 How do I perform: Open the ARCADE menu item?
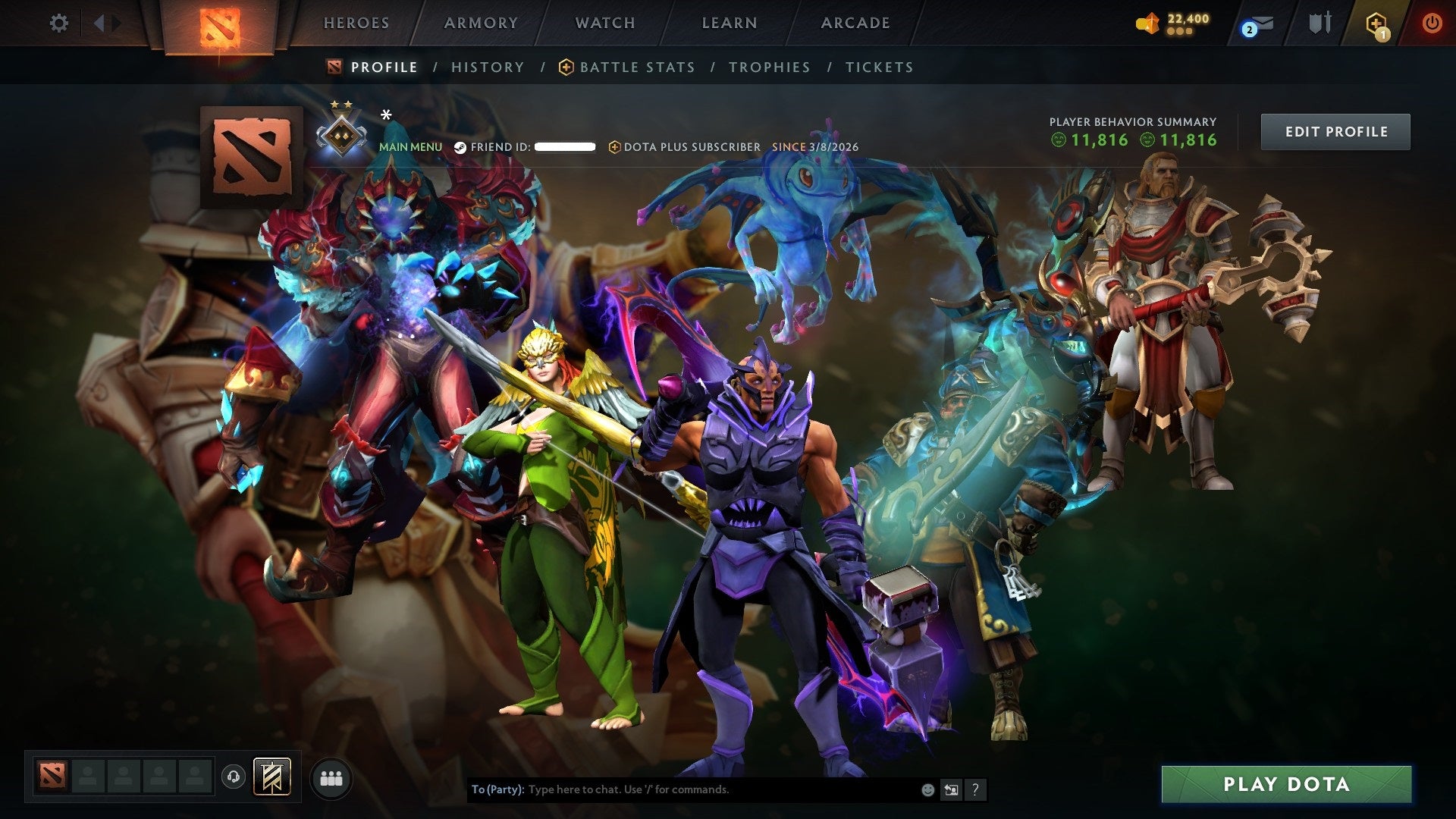coord(855,23)
